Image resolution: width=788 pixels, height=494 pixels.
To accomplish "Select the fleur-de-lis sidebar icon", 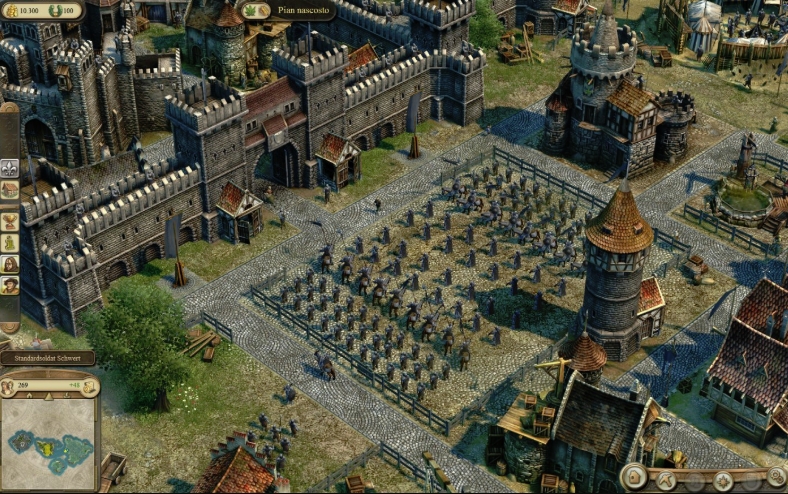I will click(10, 167).
